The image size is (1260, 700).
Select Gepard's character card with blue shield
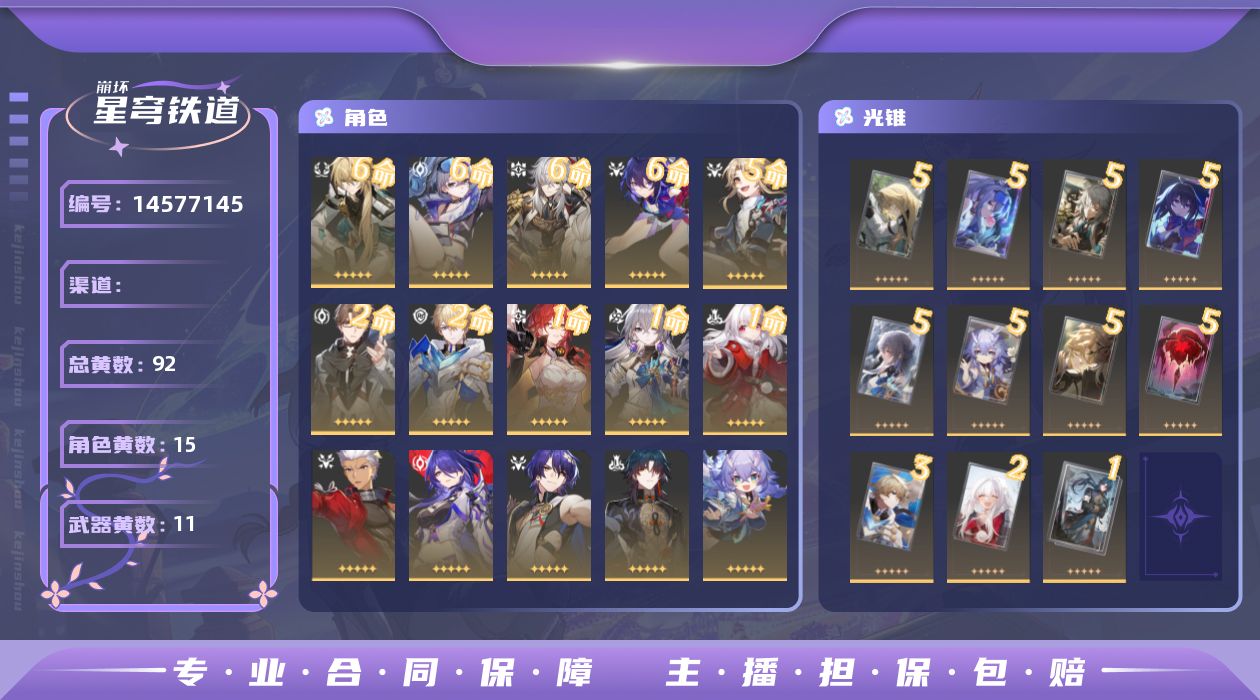(x=451, y=369)
